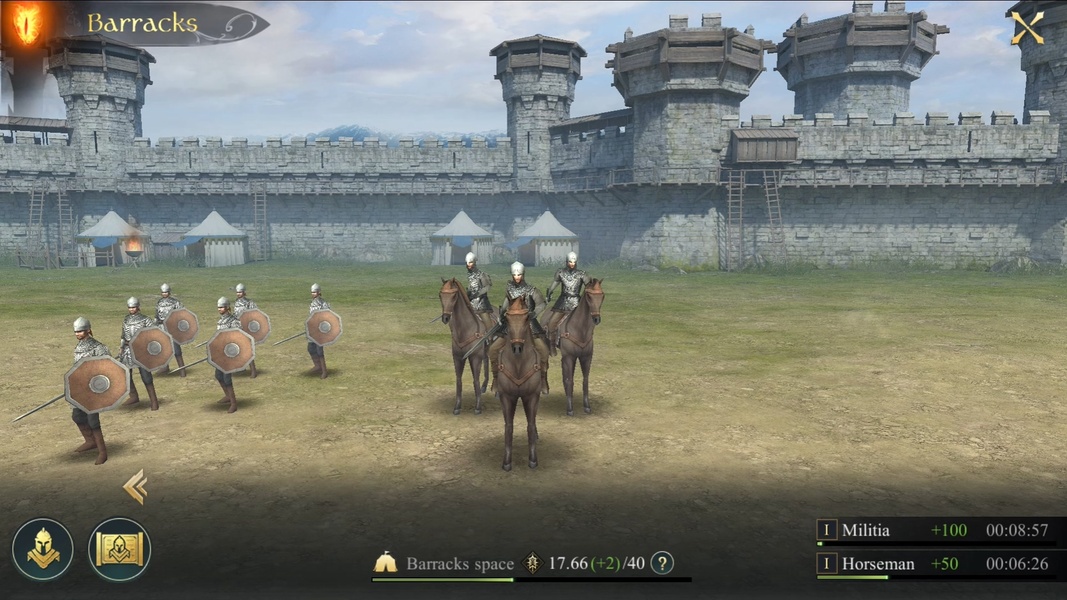Open the knight scroll button
Screen dimensions: 1067x600
119,549
